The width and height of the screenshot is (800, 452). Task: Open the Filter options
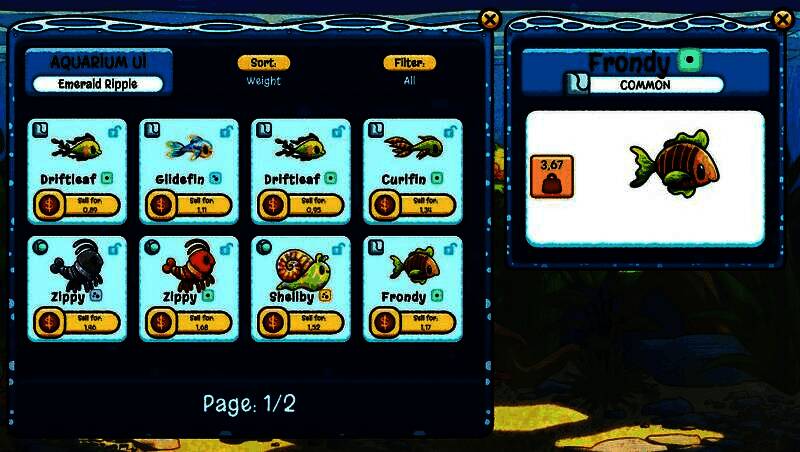coord(409,63)
